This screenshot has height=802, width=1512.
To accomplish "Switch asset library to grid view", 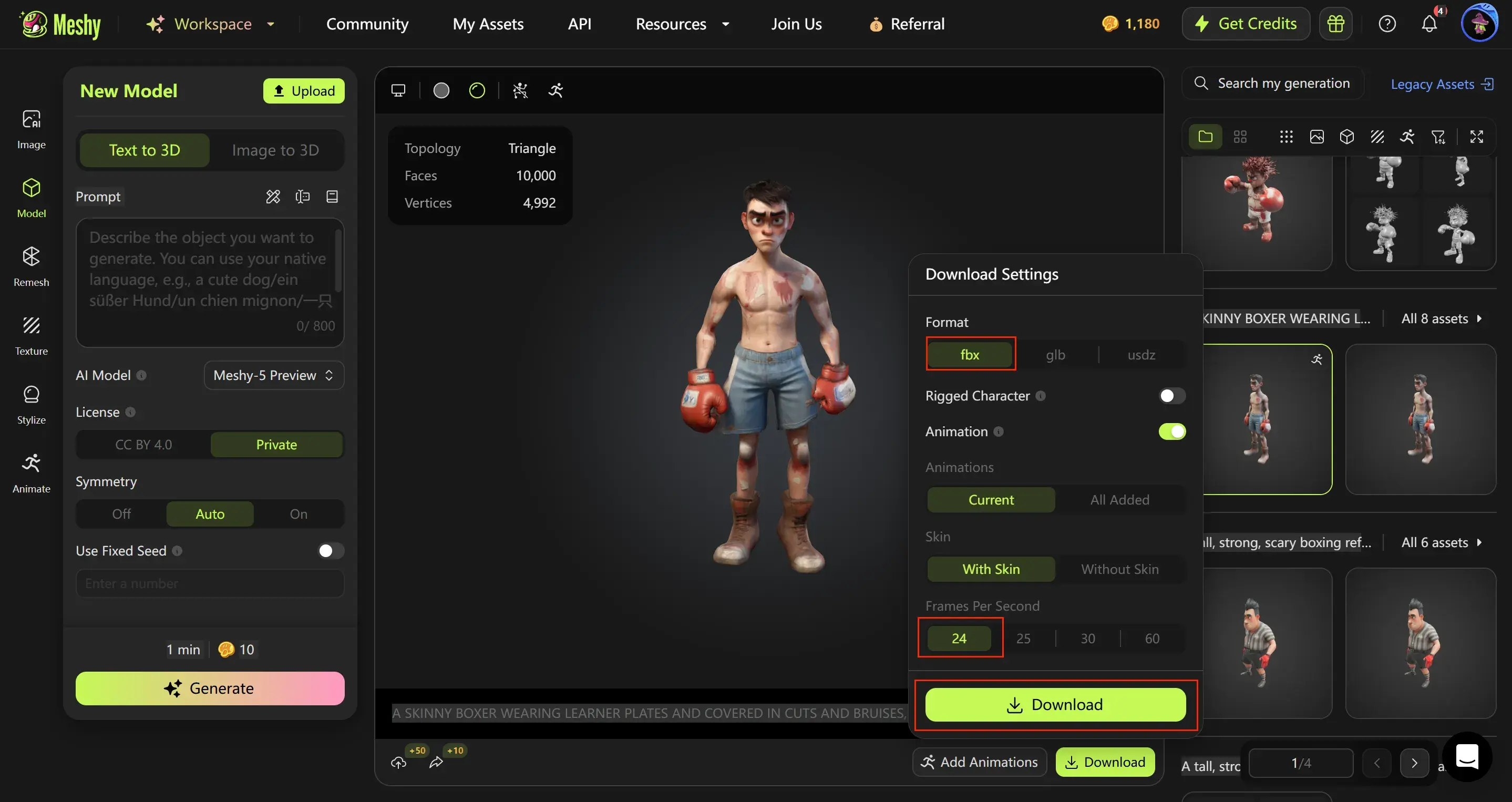I will point(1241,136).
